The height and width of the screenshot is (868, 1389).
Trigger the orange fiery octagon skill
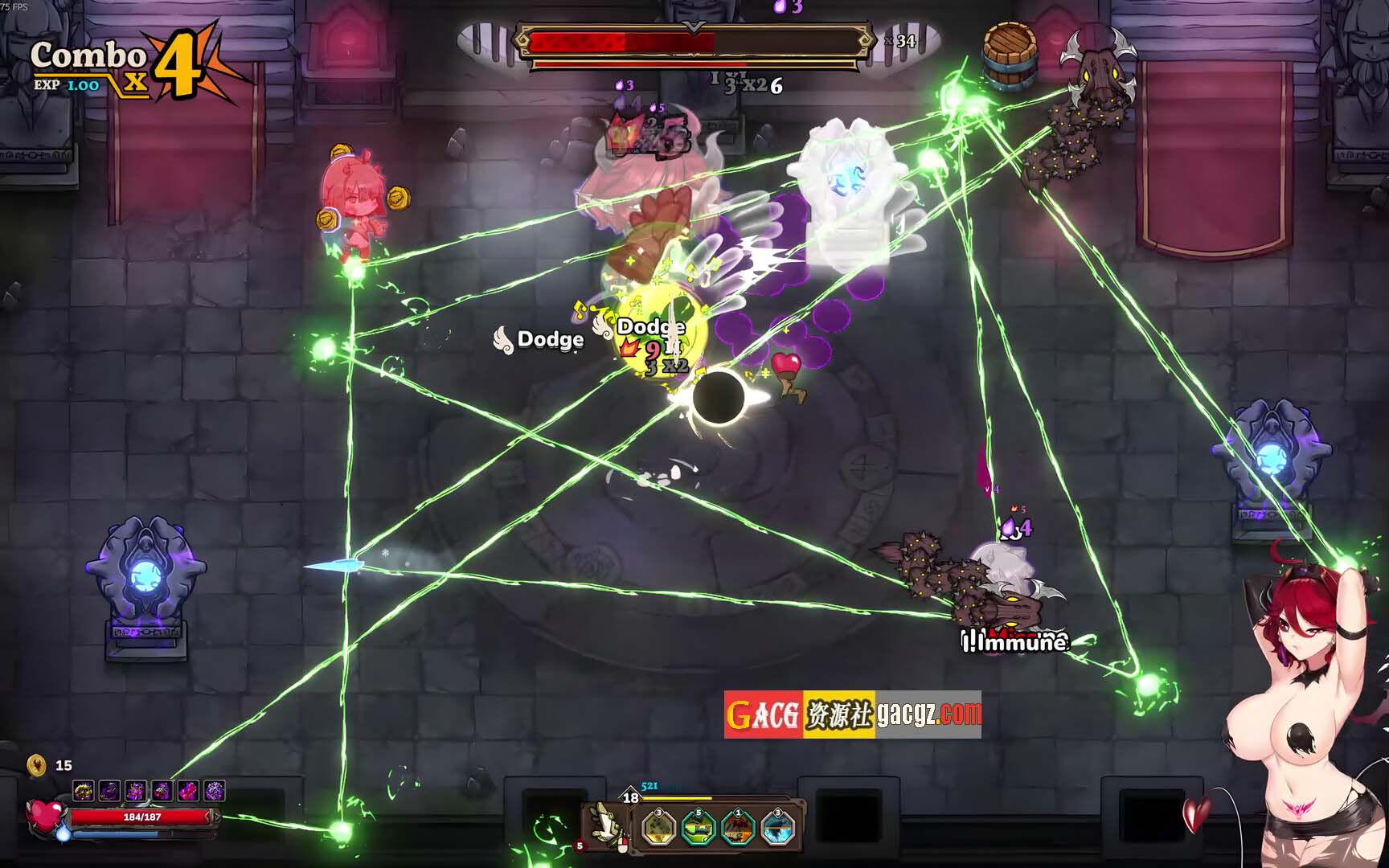(x=738, y=828)
